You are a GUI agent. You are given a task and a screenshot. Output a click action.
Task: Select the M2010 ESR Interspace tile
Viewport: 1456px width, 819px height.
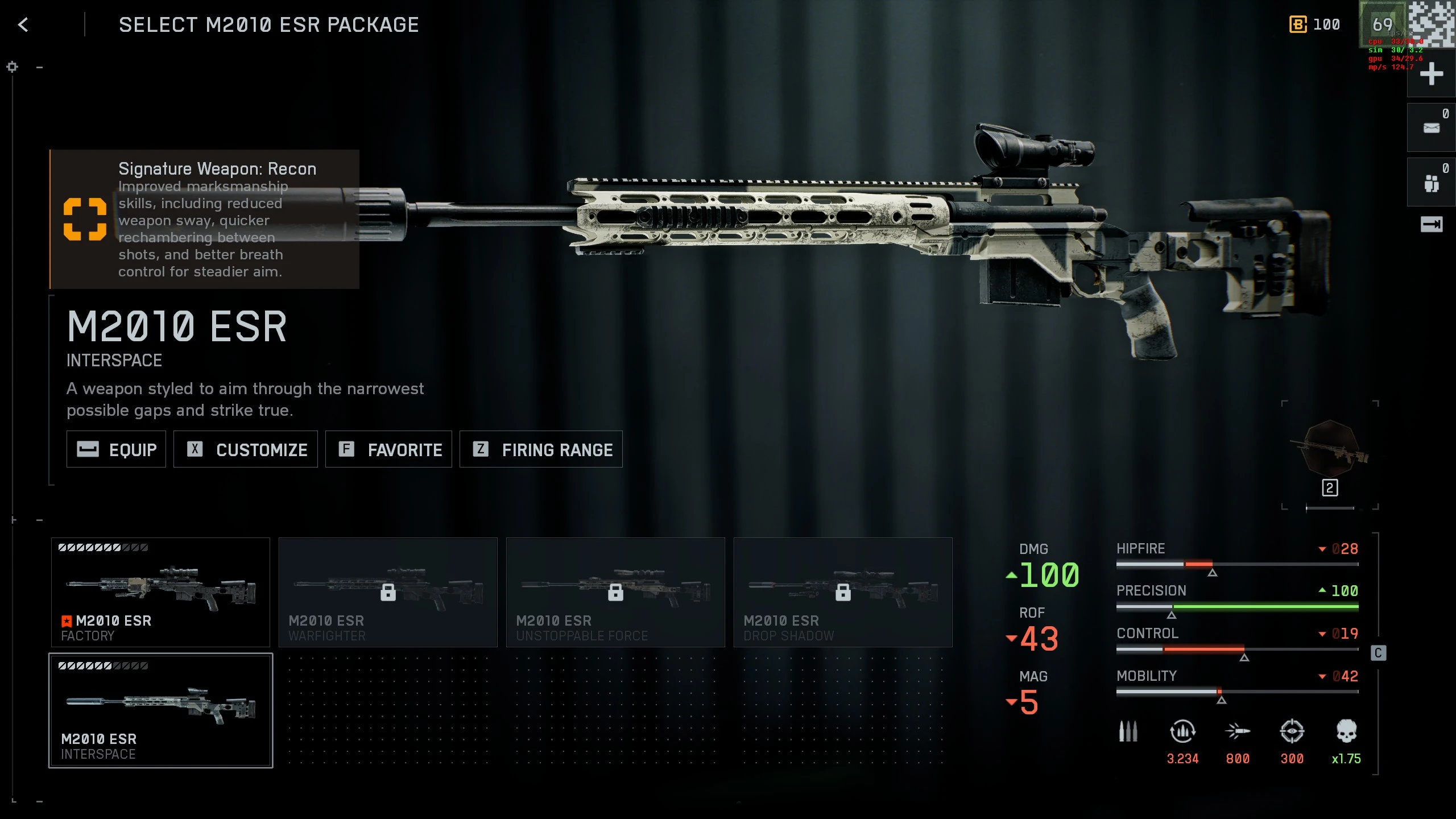tap(160, 710)
